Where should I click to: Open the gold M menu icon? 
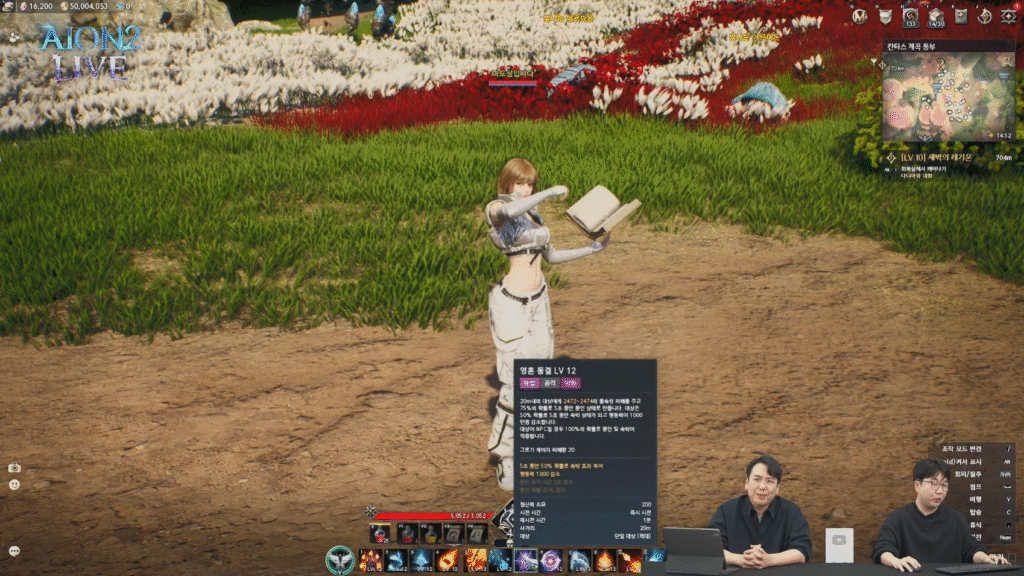coord(860,16)
